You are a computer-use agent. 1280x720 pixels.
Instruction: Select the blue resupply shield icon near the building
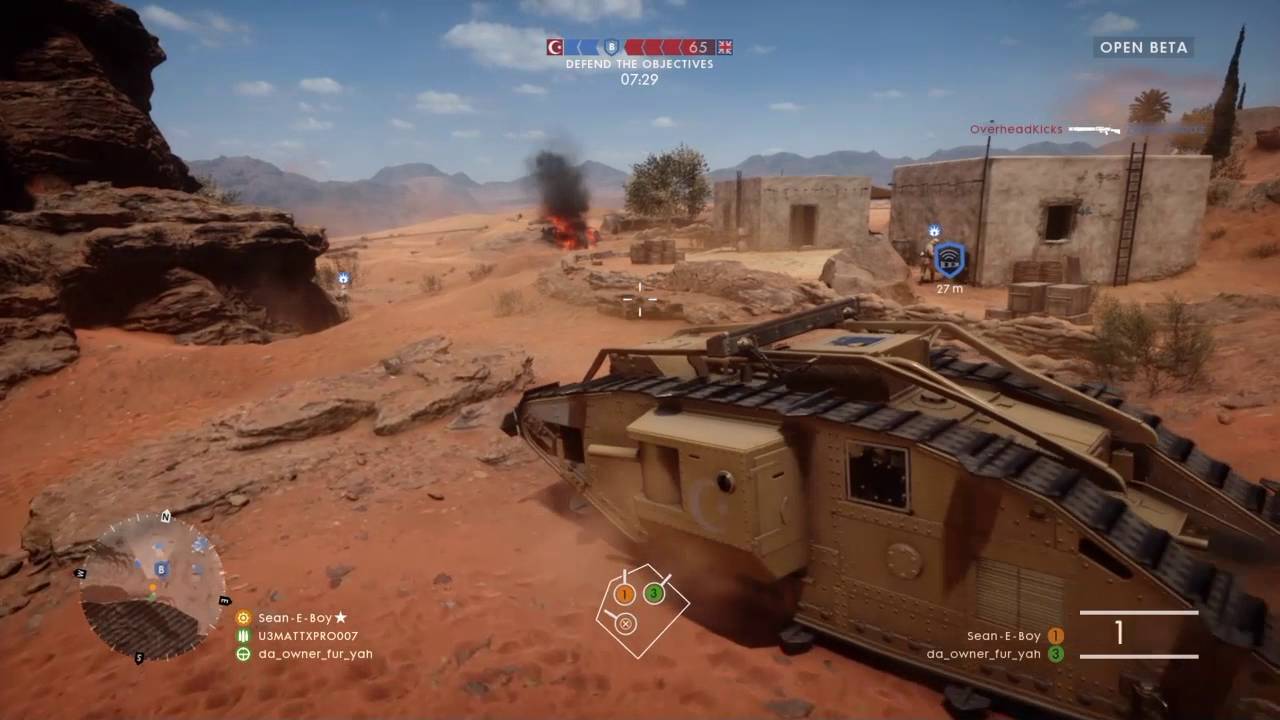pos(950,257)
